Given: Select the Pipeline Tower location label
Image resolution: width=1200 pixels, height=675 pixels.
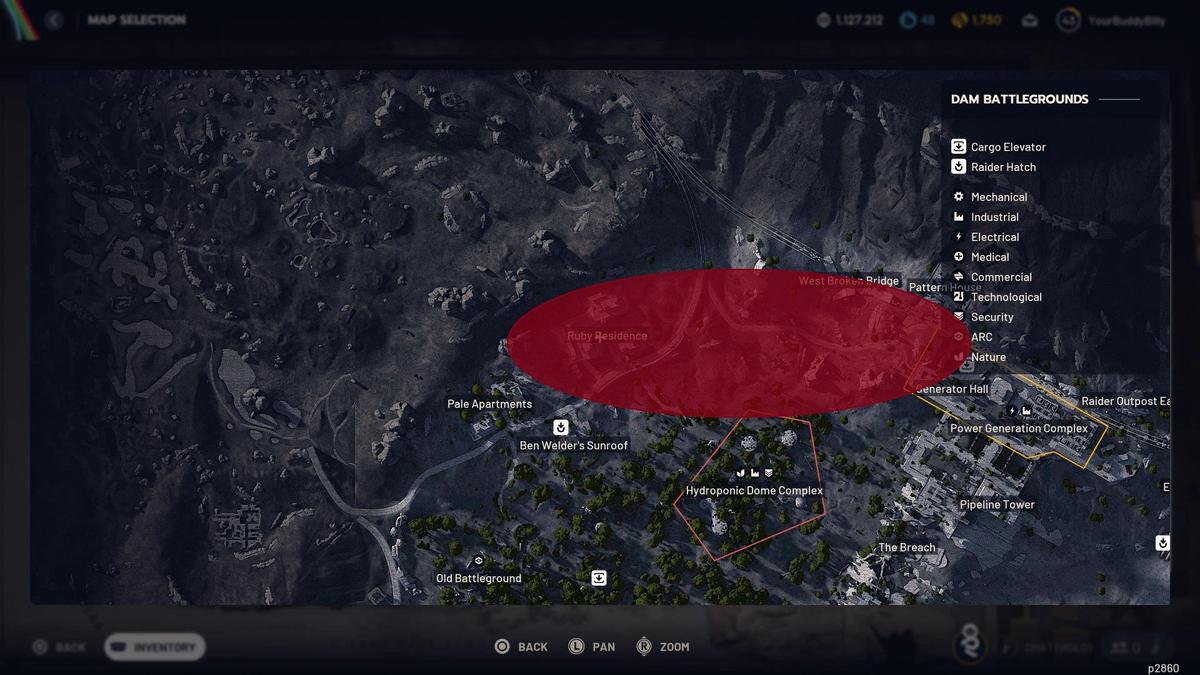Looking at the screenshot, I should tap(996, 505).
